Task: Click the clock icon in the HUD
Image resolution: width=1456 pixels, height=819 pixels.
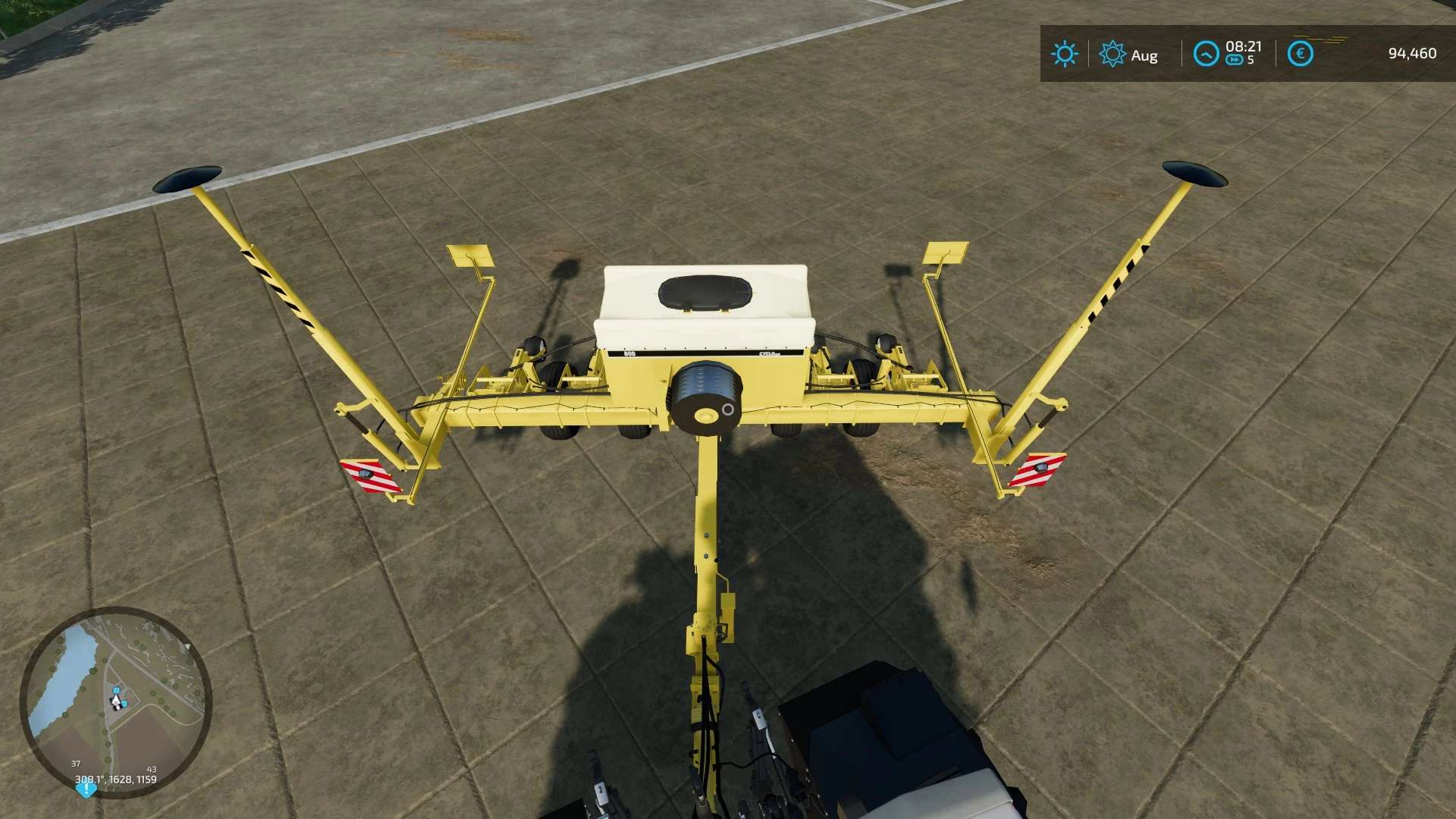Action: [1205, 54]
